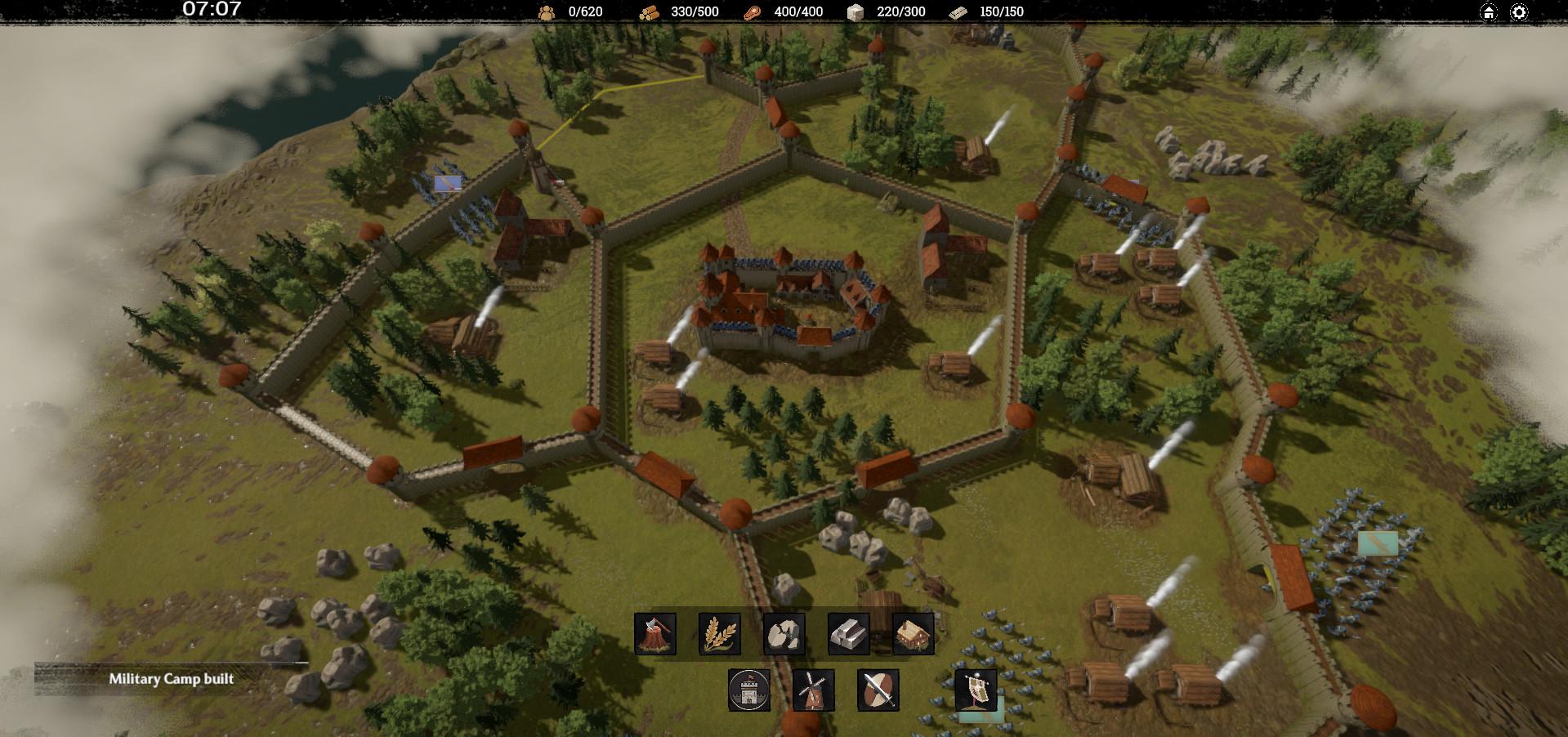Viewport: 1568px width, 737px height.
Task: Select the stone quarry build icon
Action: (784, 634)
